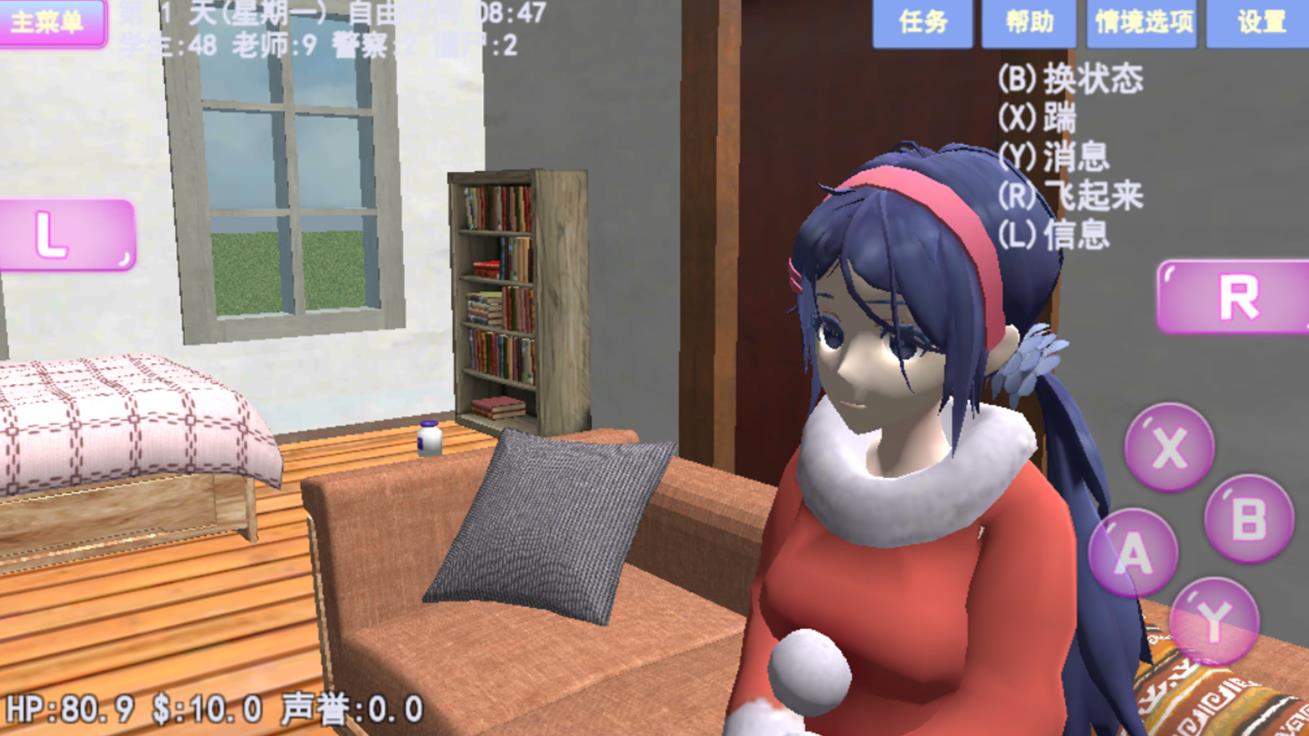Open the 任务 tasks panel
This screenshot has height=736, width=1309.
pyautogui.click(x=922, y=23)
